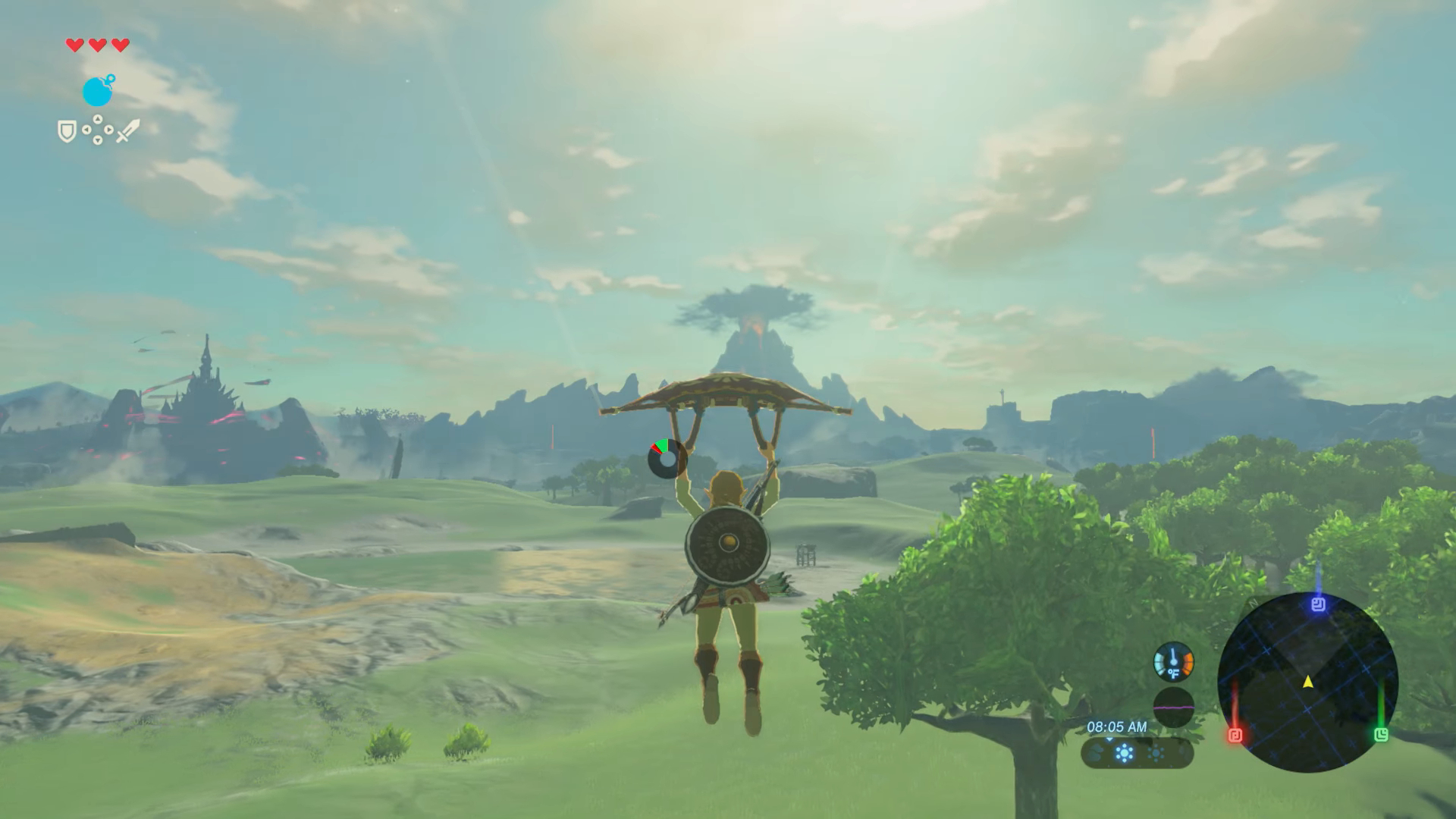
Task: Choose the shield quick-select icon
Action: 67,132
